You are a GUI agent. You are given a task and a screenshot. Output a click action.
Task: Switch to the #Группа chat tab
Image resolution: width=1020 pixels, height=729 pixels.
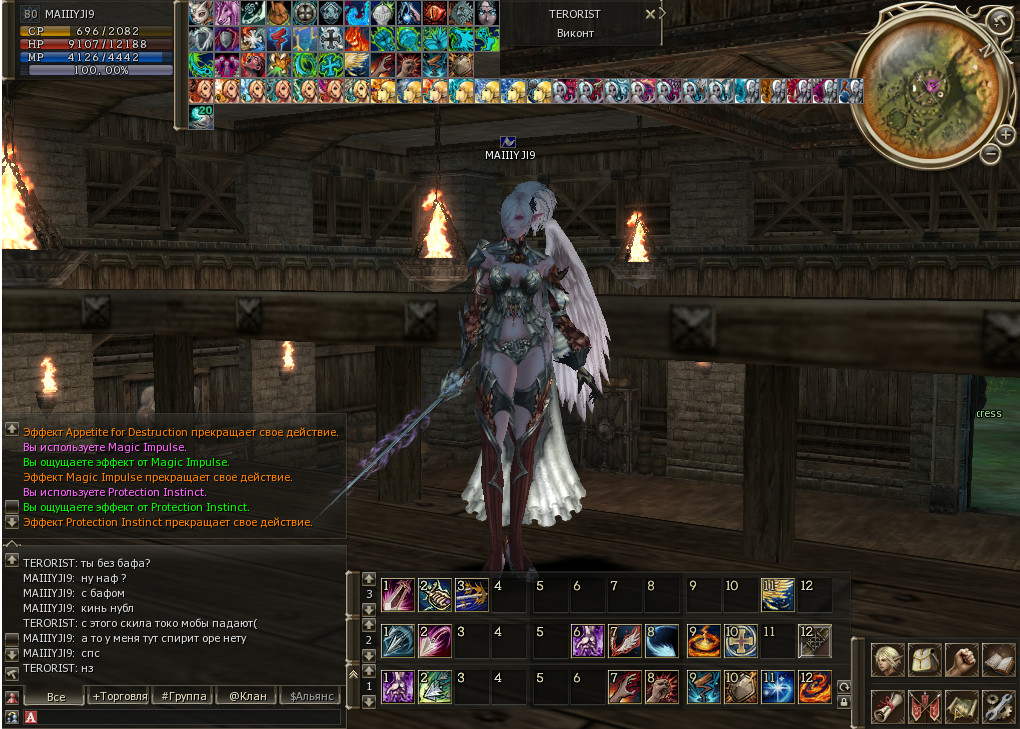[184, 696]
